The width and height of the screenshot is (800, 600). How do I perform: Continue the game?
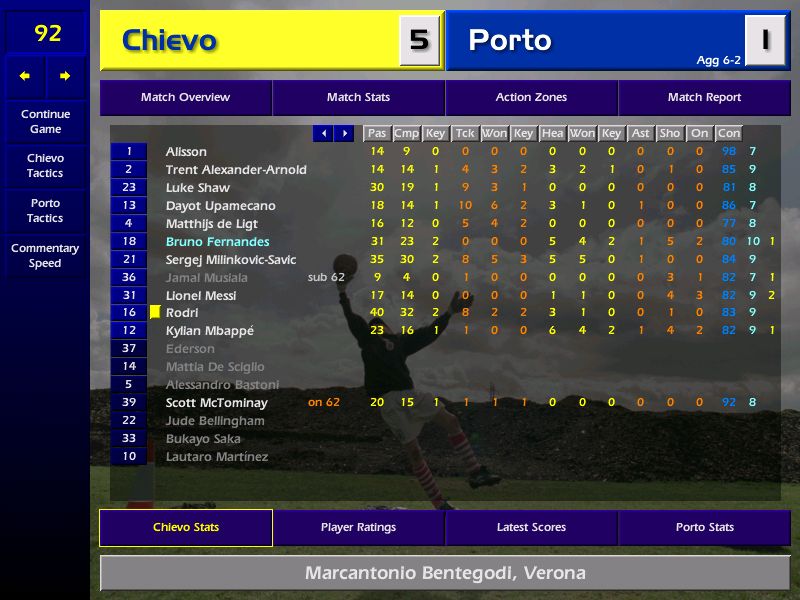(x=45, y=121)
